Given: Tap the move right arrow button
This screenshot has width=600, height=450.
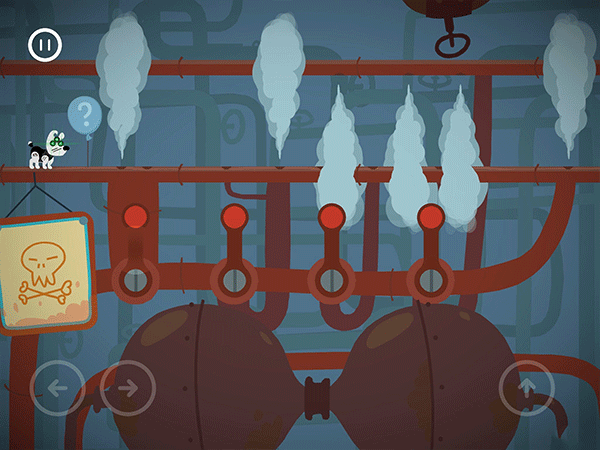Looking at the screenshot, I should [126, 388].
